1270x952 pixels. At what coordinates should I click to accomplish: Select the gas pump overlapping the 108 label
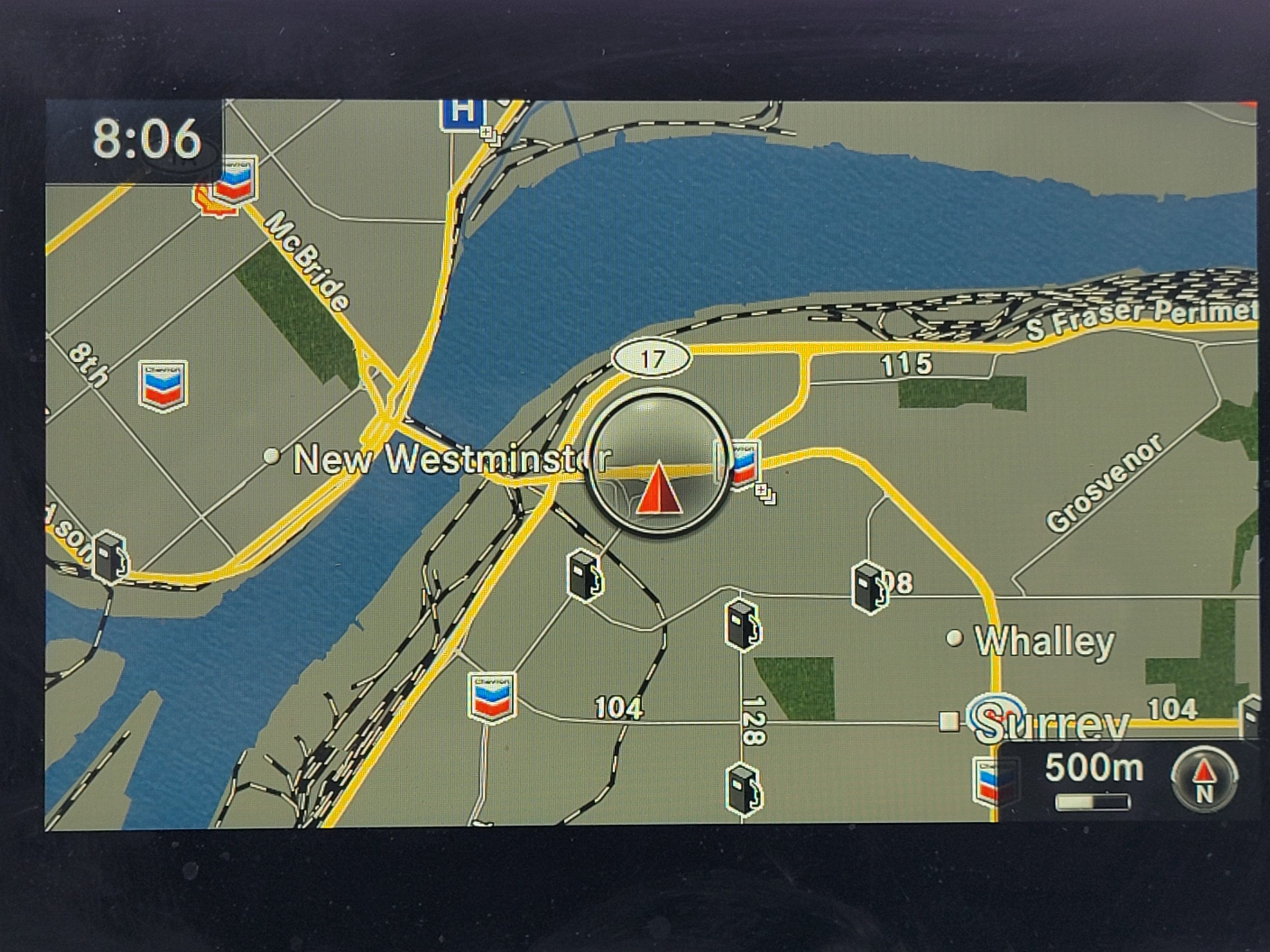[869, 587]
